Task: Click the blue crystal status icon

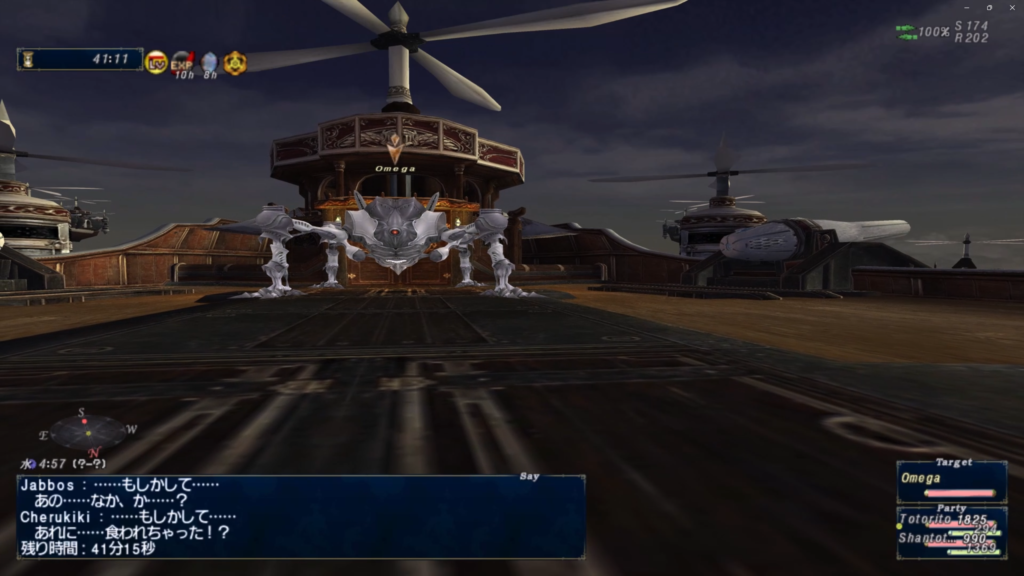Action: coord(209,63)
